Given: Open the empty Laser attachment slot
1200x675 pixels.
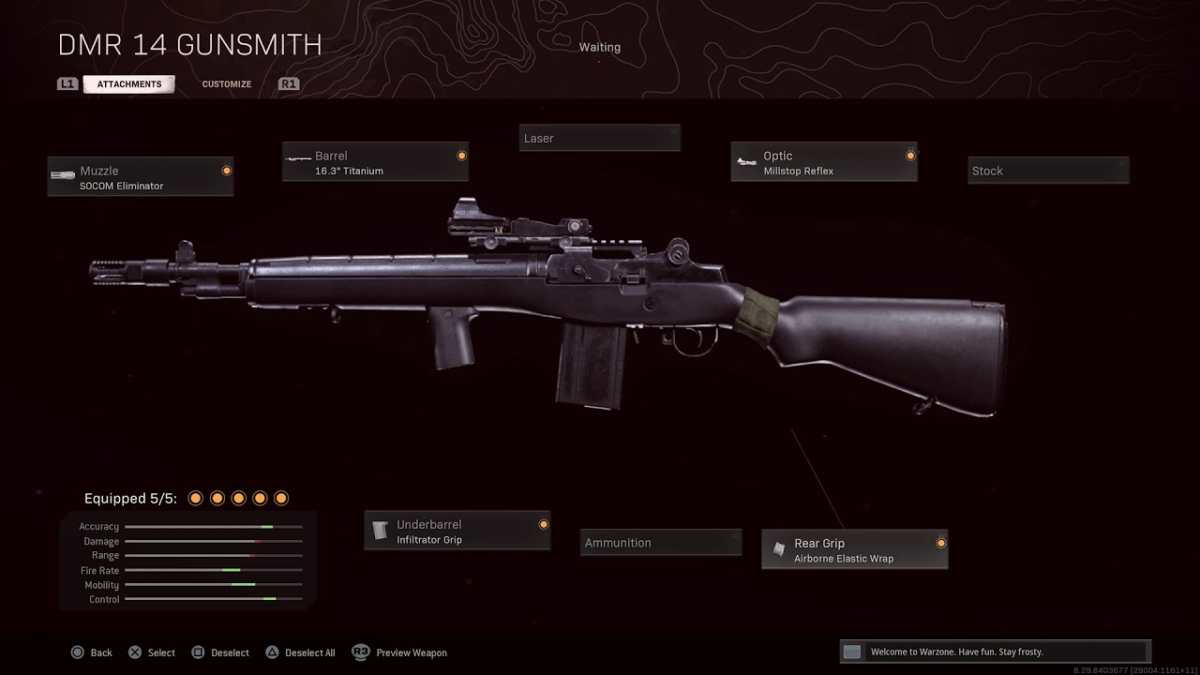Looking at the screenshot, I should click(x=600, y=138).
